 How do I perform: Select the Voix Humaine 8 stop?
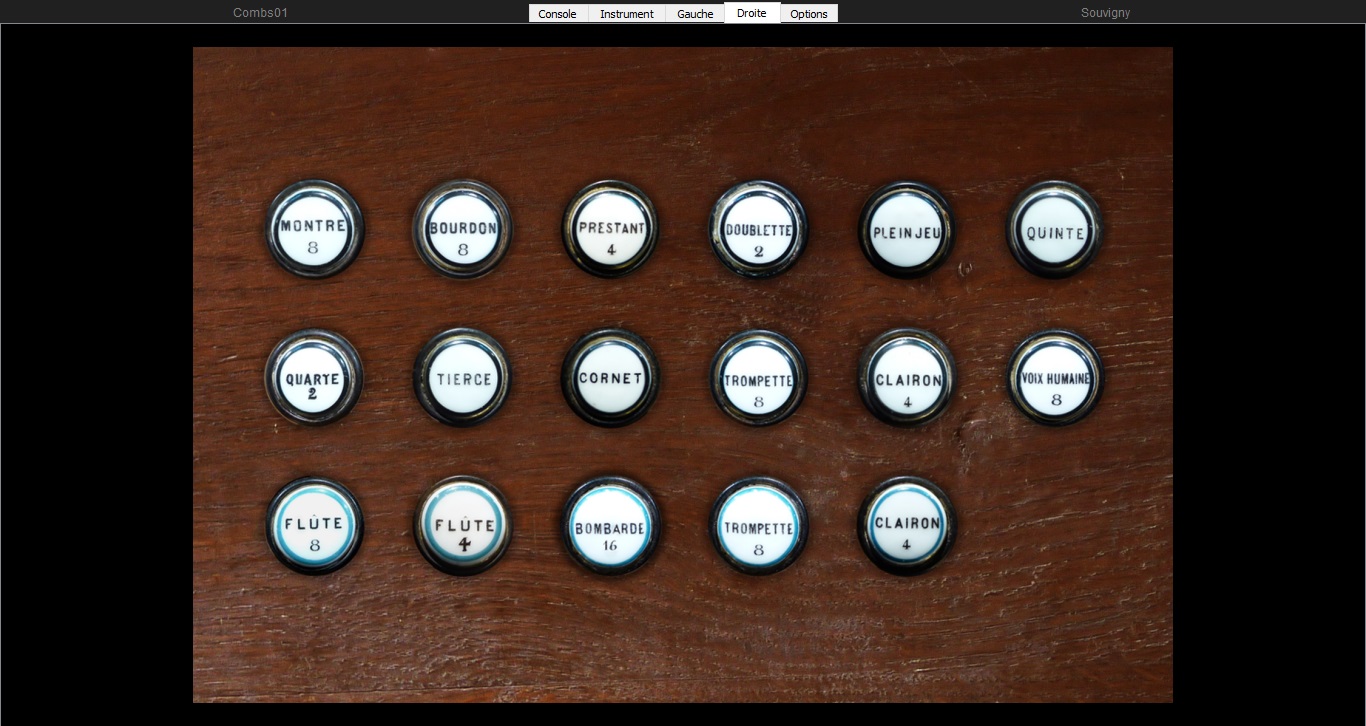pyautogui.click(x=1055, y=378)
